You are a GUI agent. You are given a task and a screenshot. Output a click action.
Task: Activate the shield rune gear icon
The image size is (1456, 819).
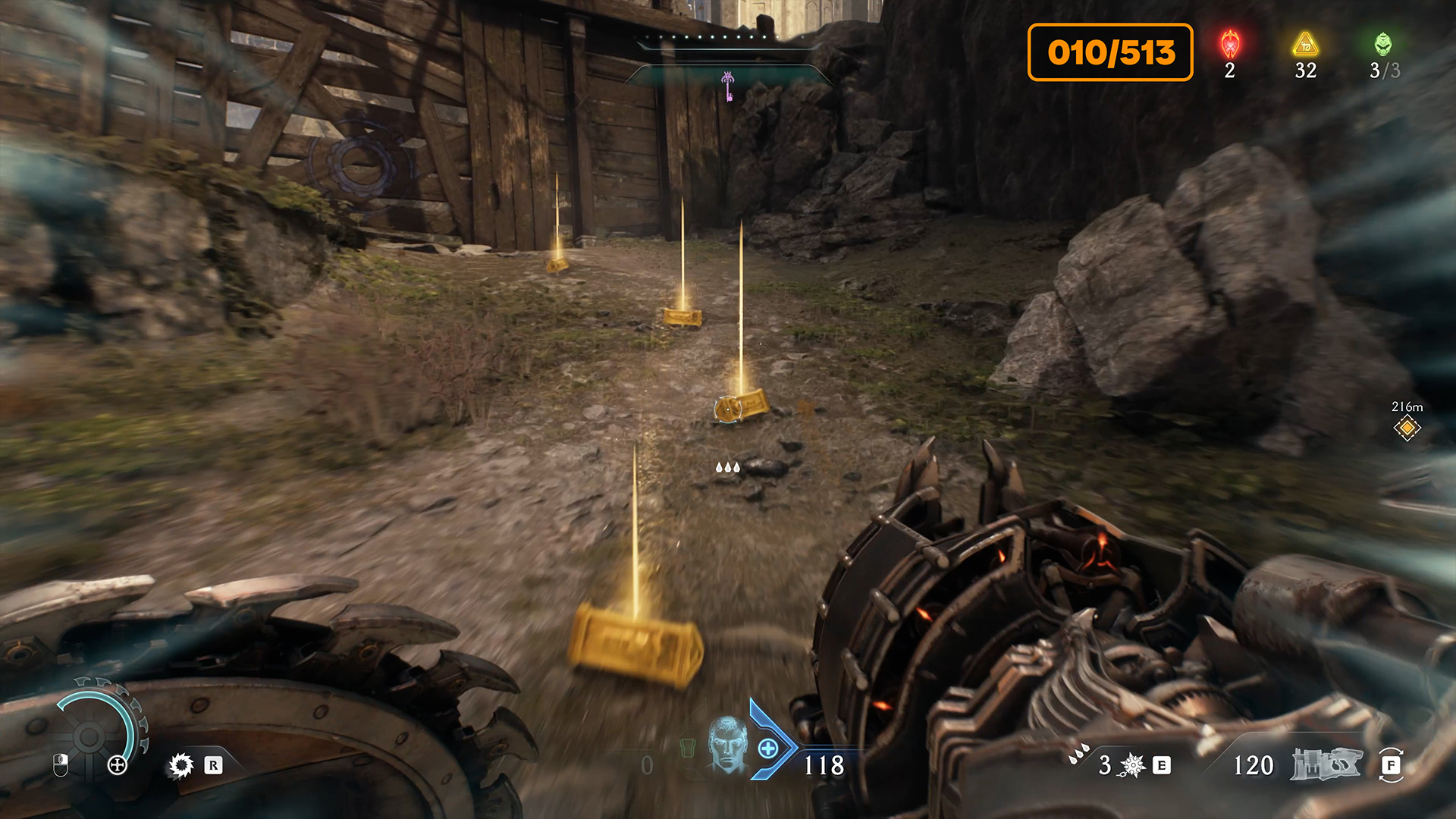pyautogui.click(x=181, y=765)
